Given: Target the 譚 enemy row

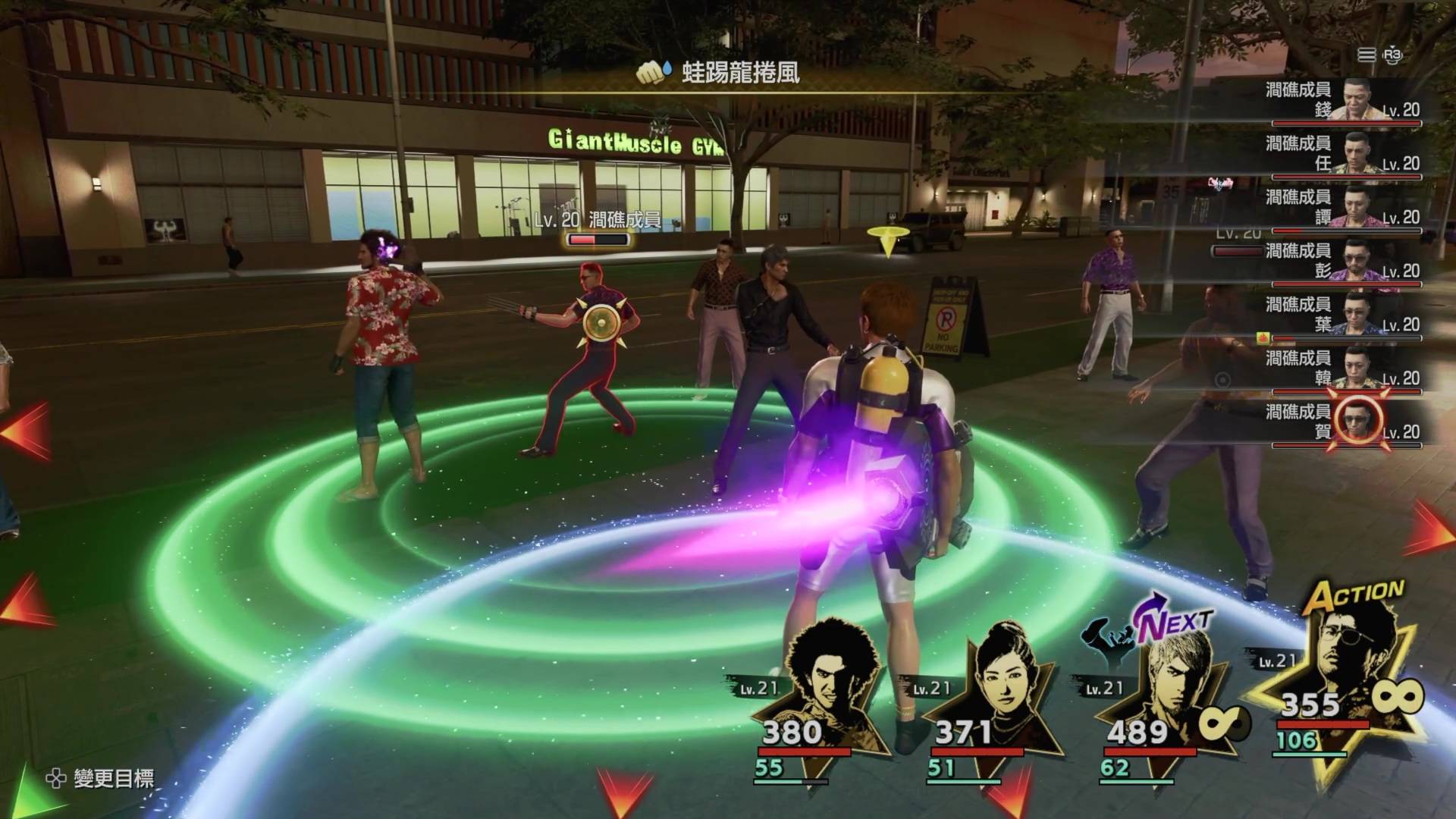Looking at the screenshot, I should [x=1342, y=208].
